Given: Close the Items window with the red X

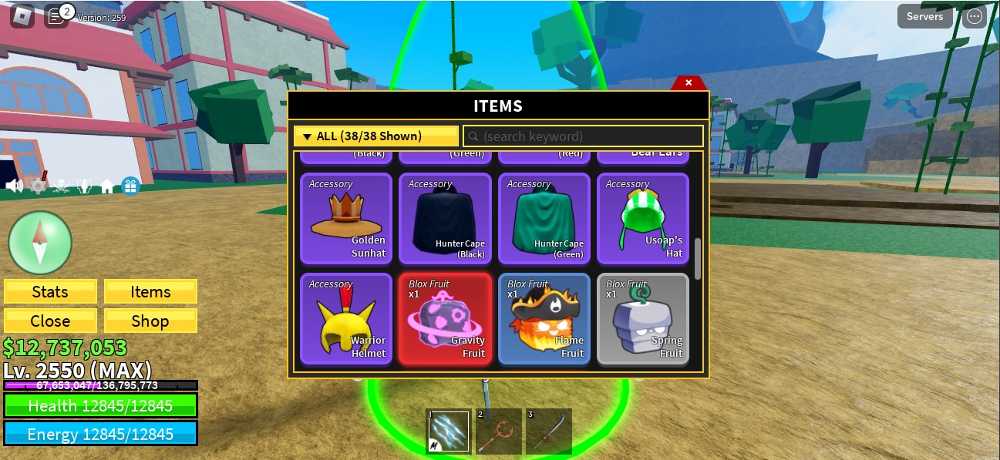Looking at the screenshot, I should pyautogui.click(x=688, y=83).
